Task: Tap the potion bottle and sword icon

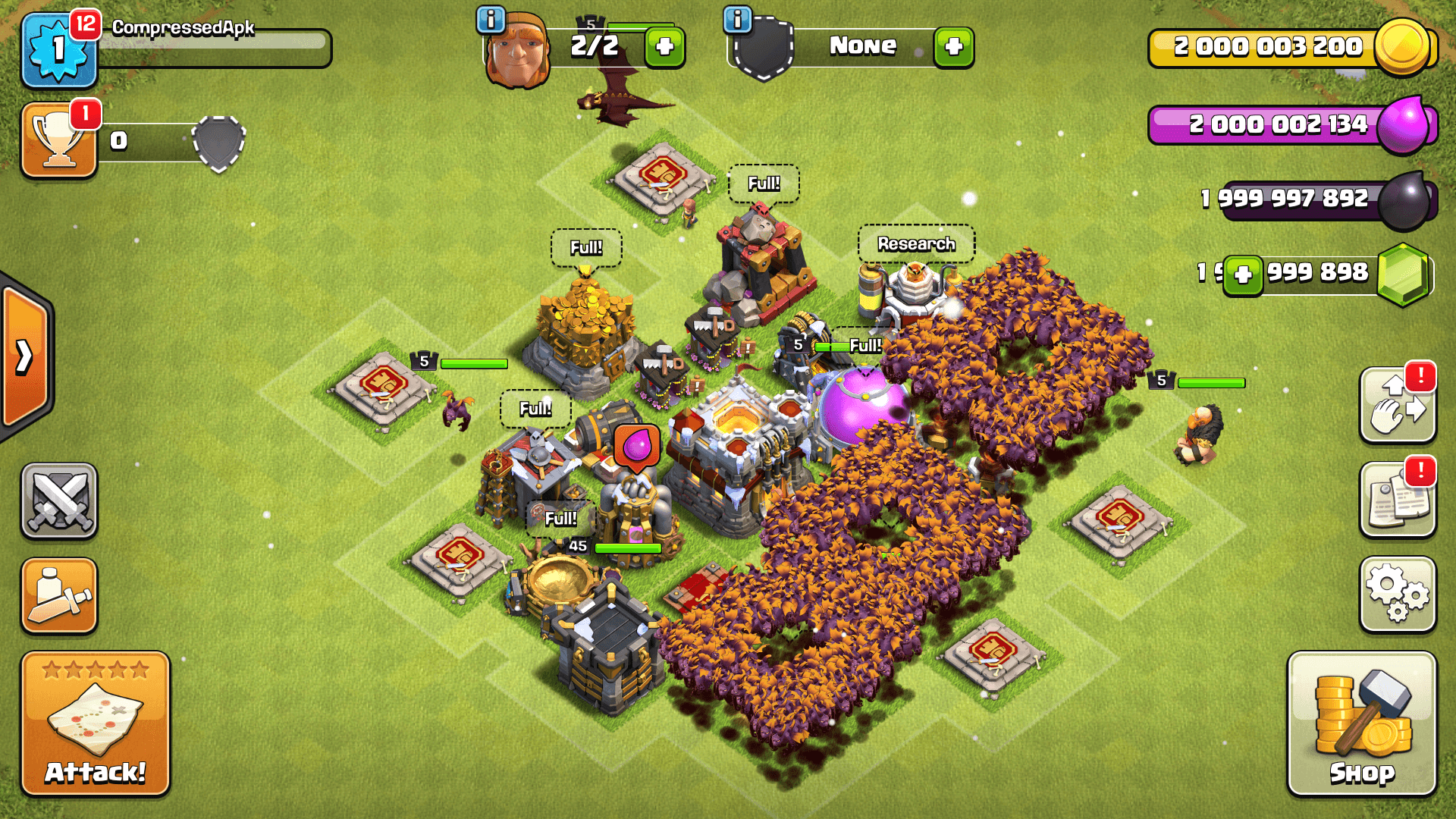Action: 59,595
